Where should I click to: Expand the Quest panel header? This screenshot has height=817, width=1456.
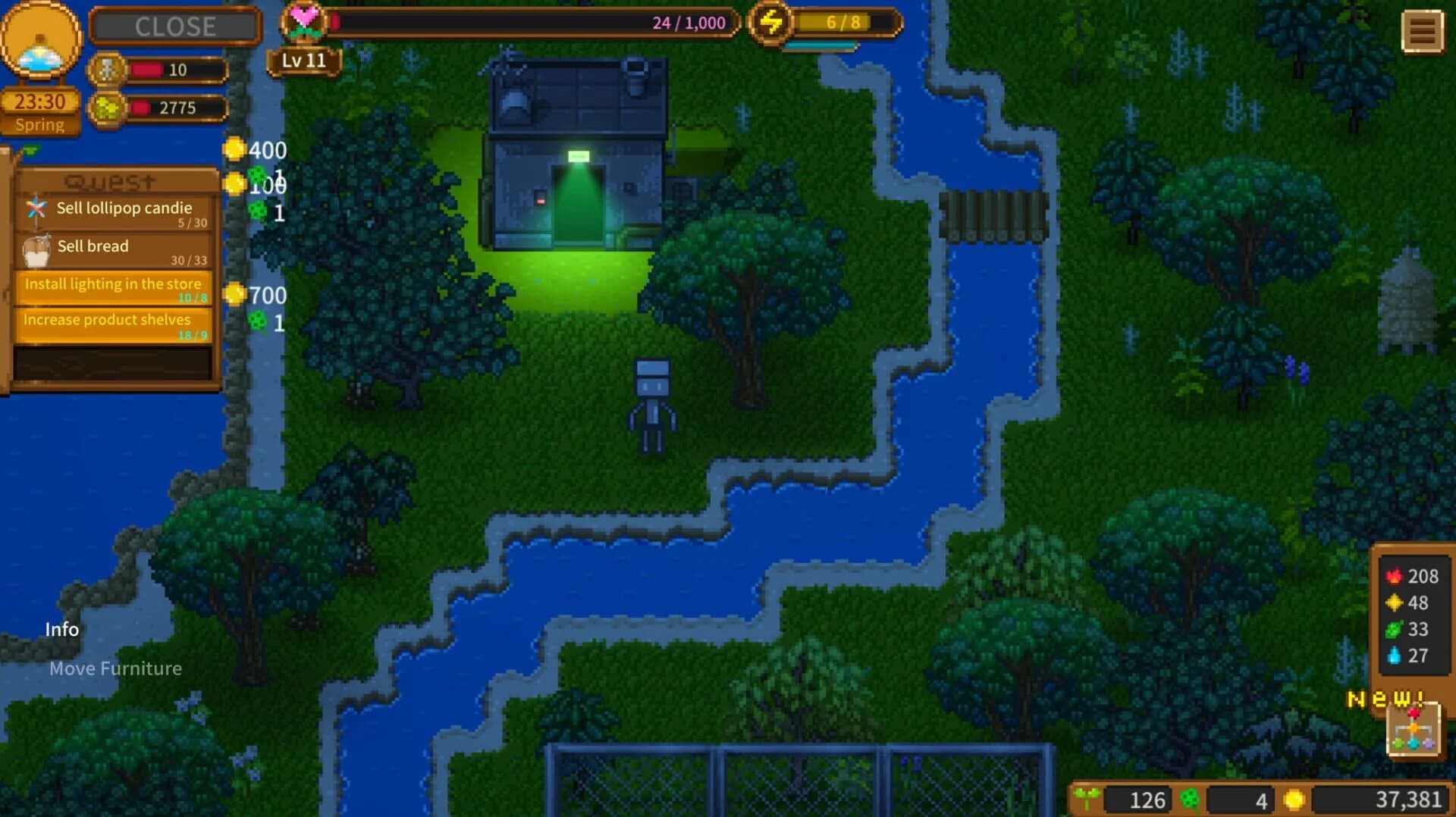pyautogui.click(x=109, y=180)
